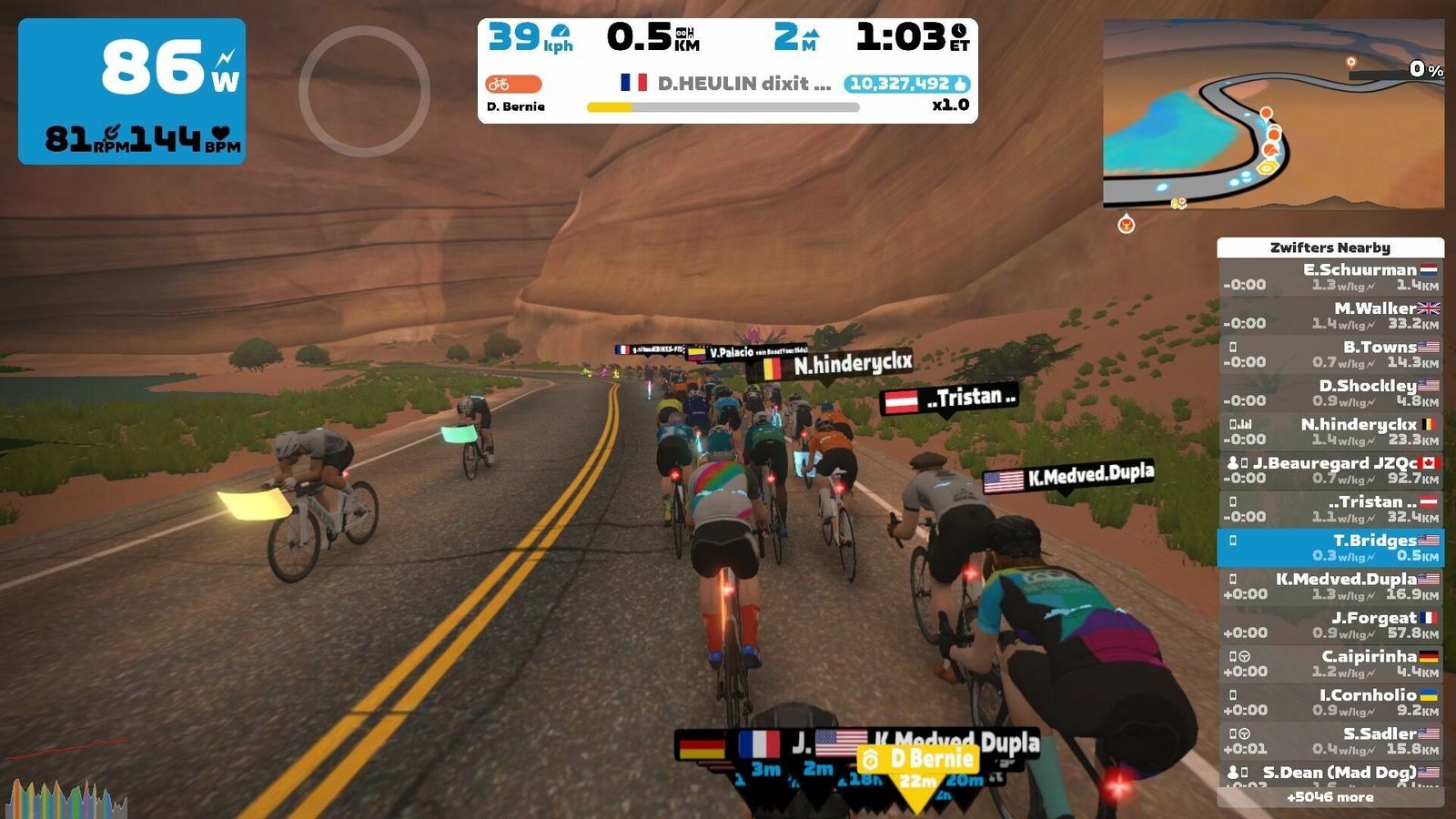Choose B.Towns from the nearby riders

pos(1330,354)
